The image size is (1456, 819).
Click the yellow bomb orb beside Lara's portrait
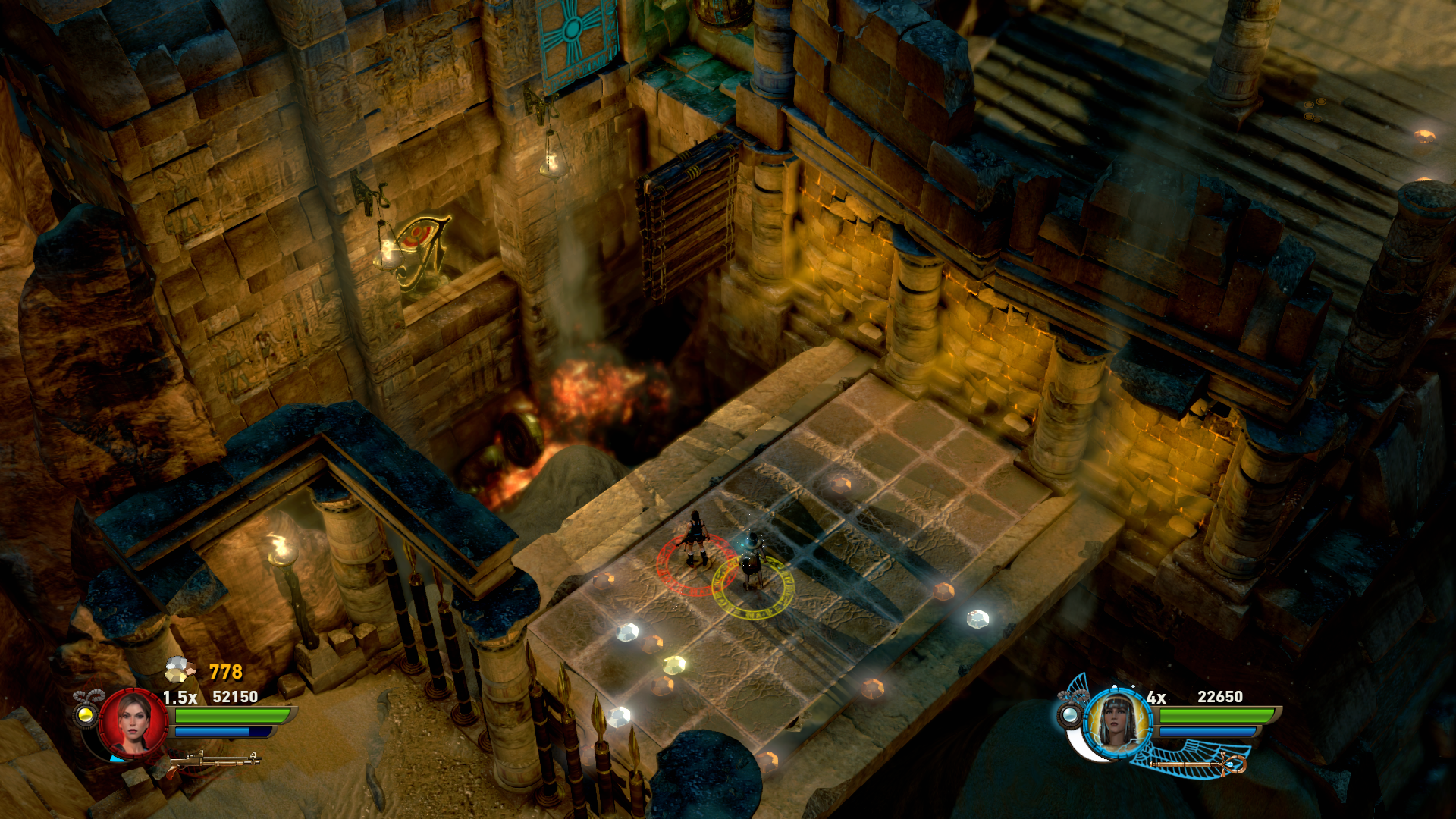click(86, 714)
